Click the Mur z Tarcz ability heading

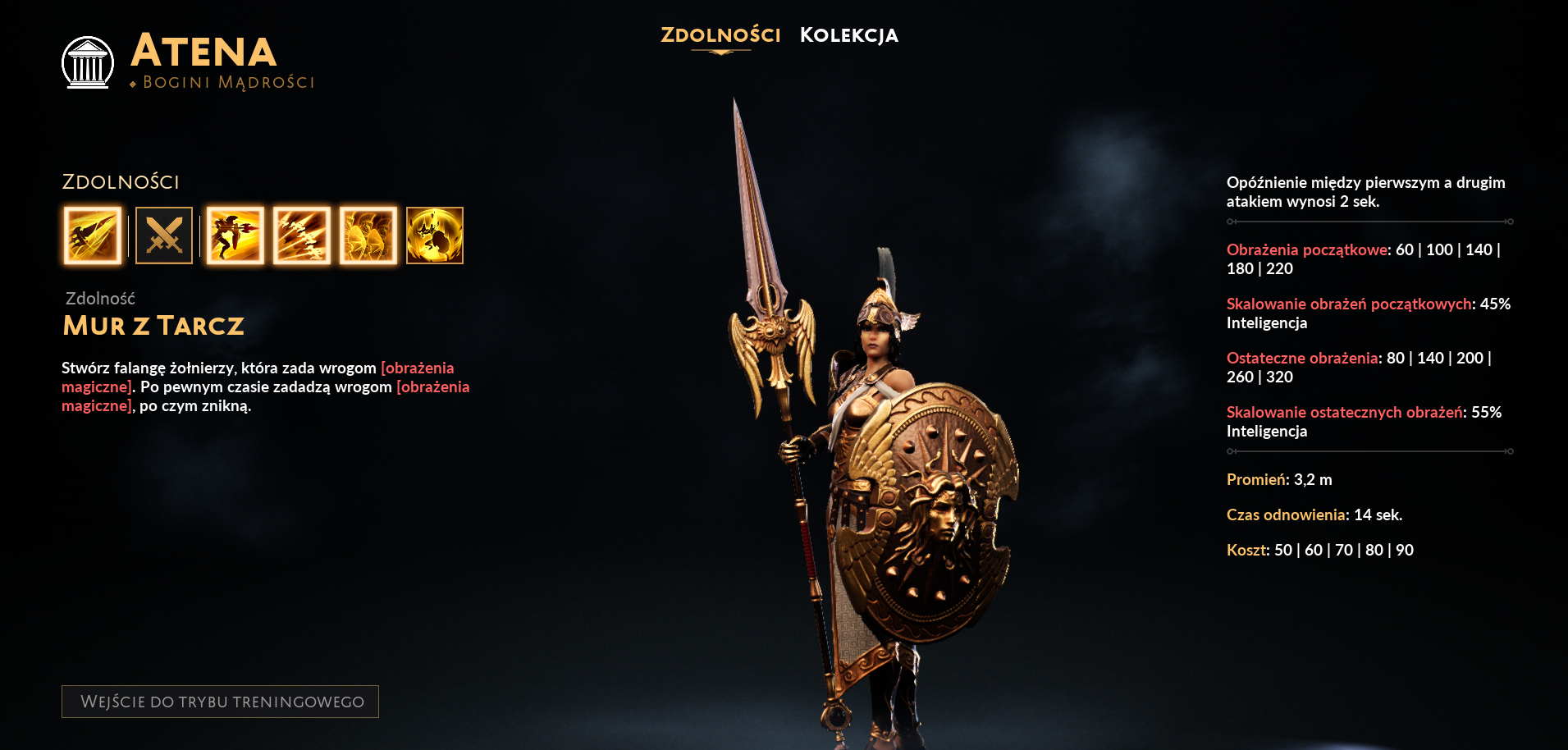click(x=153, y=326)
